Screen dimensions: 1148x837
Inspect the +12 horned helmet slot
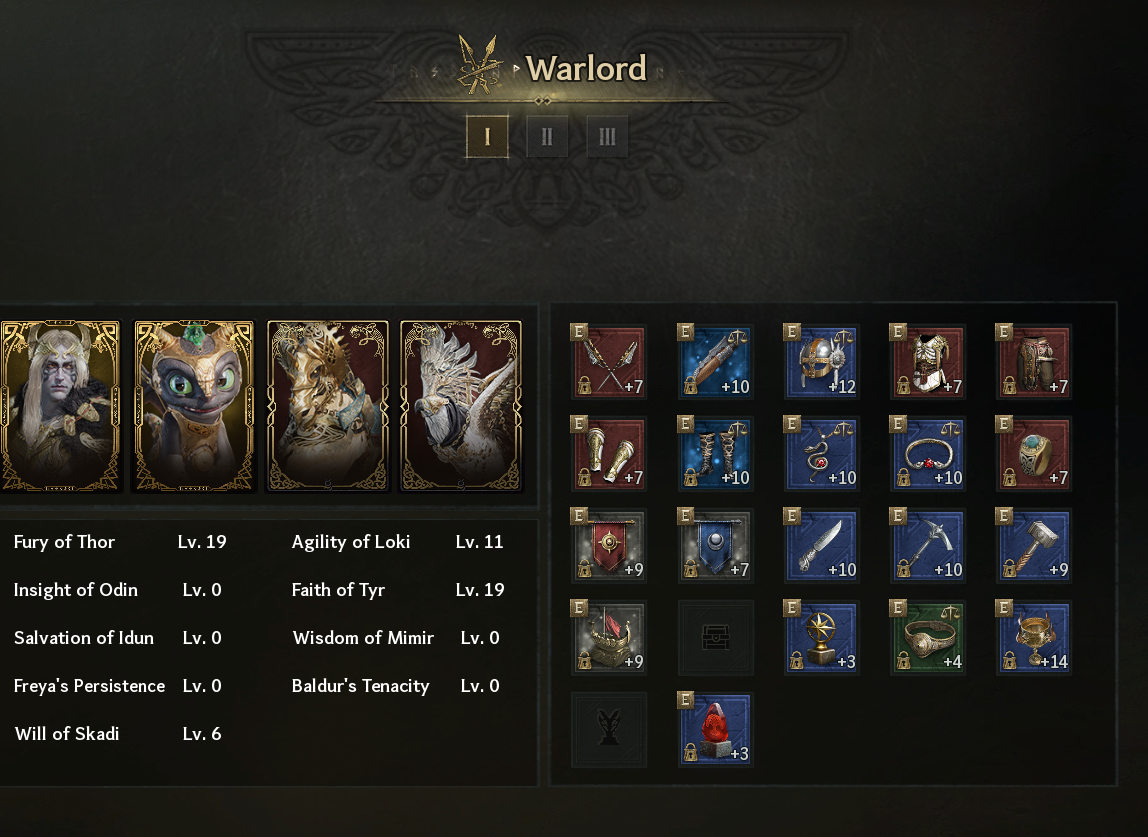pos(822,362)
